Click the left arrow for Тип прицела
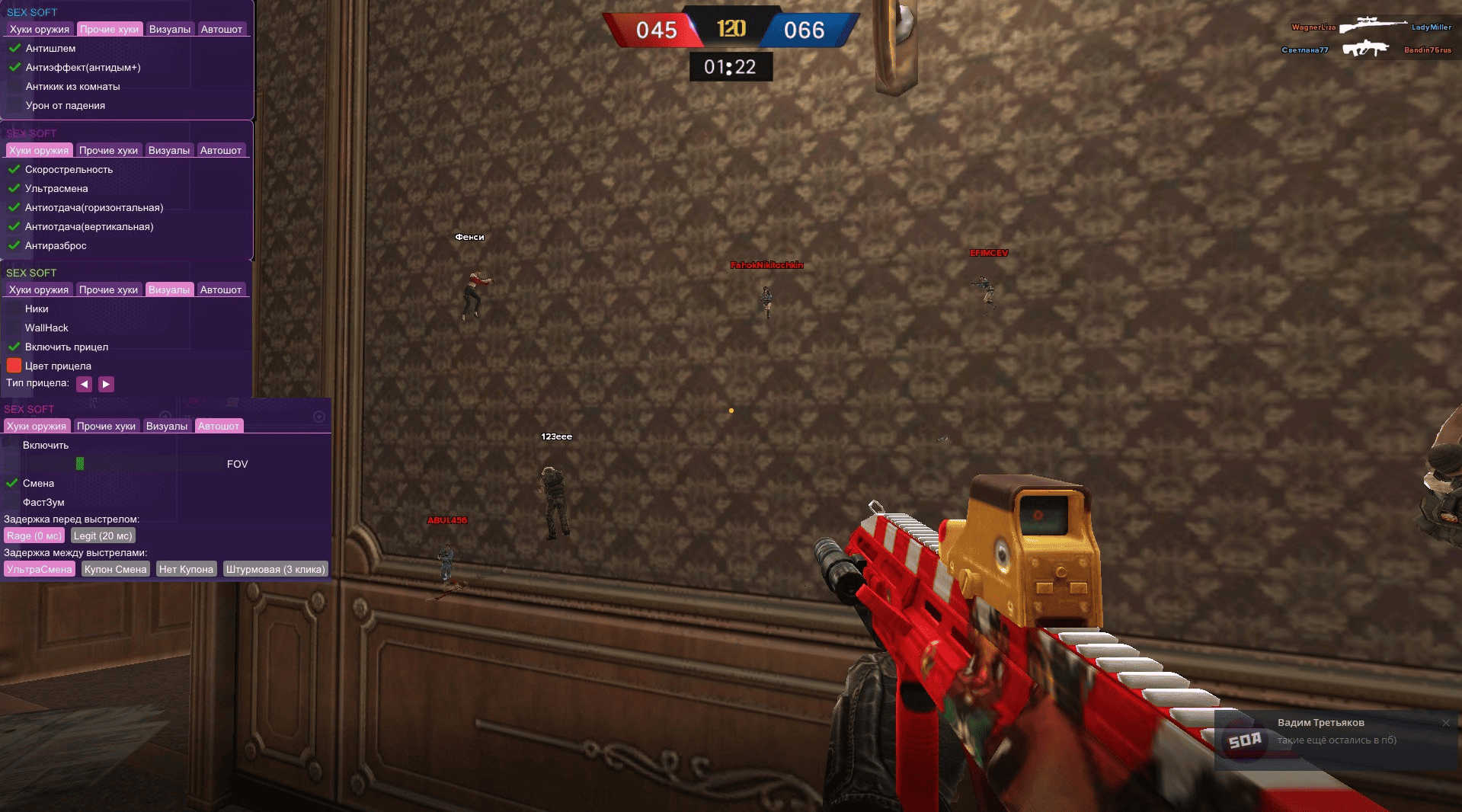This screenshot has height=812, width=1462. pyautogui.click(x=84, y=384)
